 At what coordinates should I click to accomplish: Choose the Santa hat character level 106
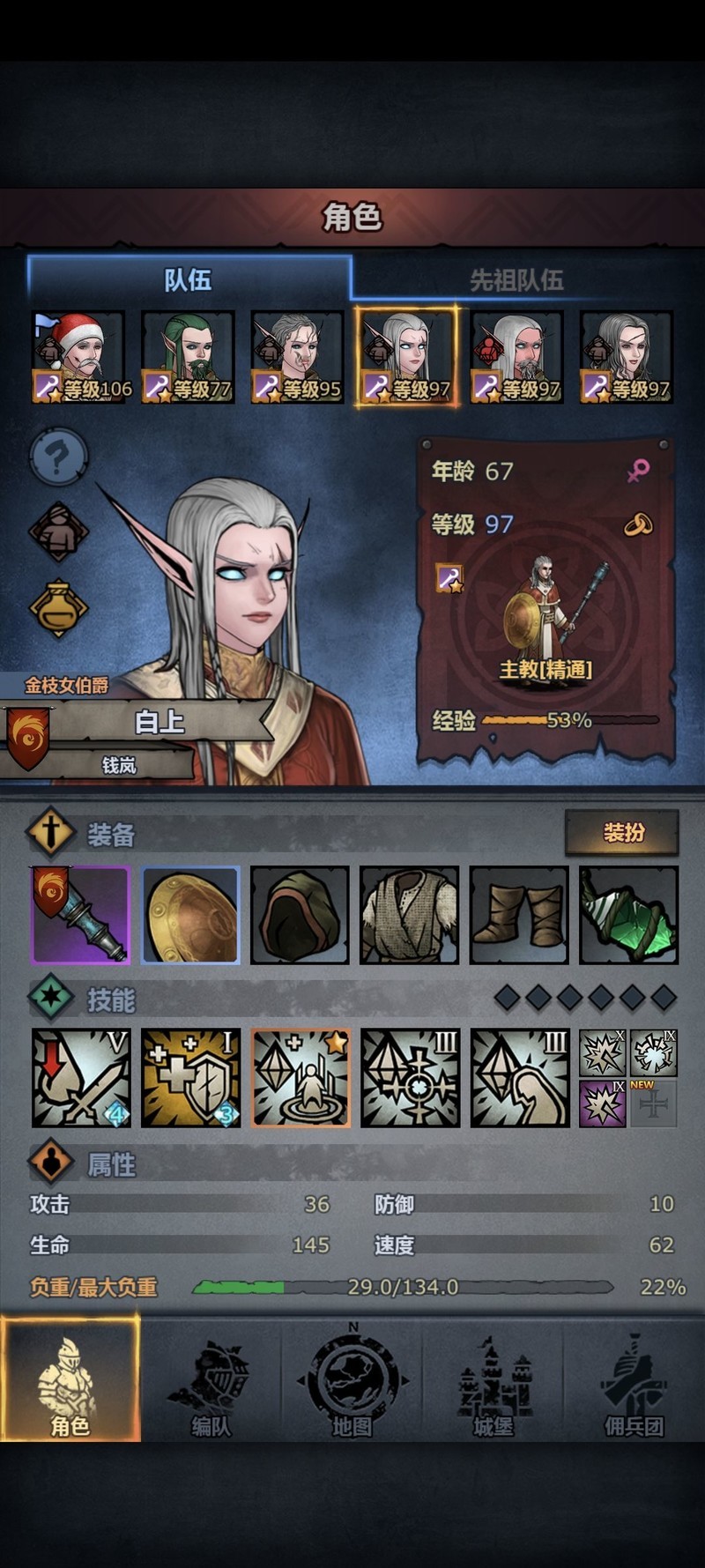pos(80,357)
